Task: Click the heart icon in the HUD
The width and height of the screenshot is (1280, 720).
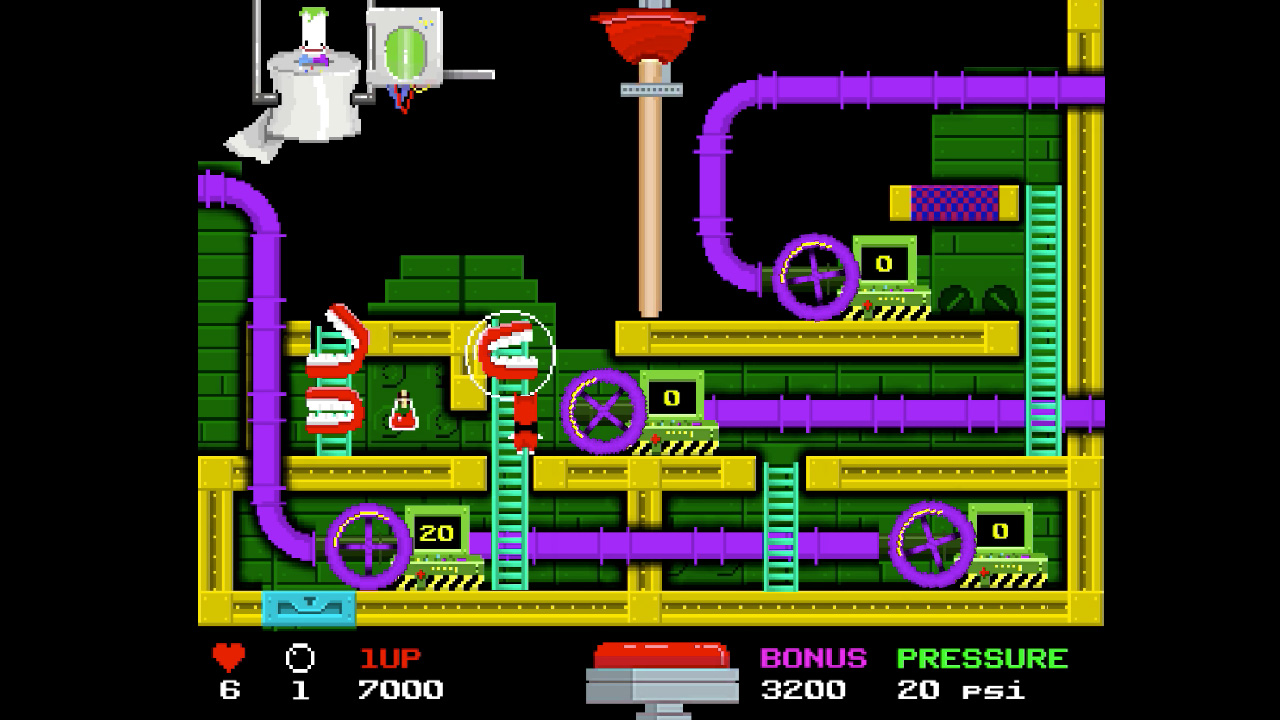Action: 228,658
